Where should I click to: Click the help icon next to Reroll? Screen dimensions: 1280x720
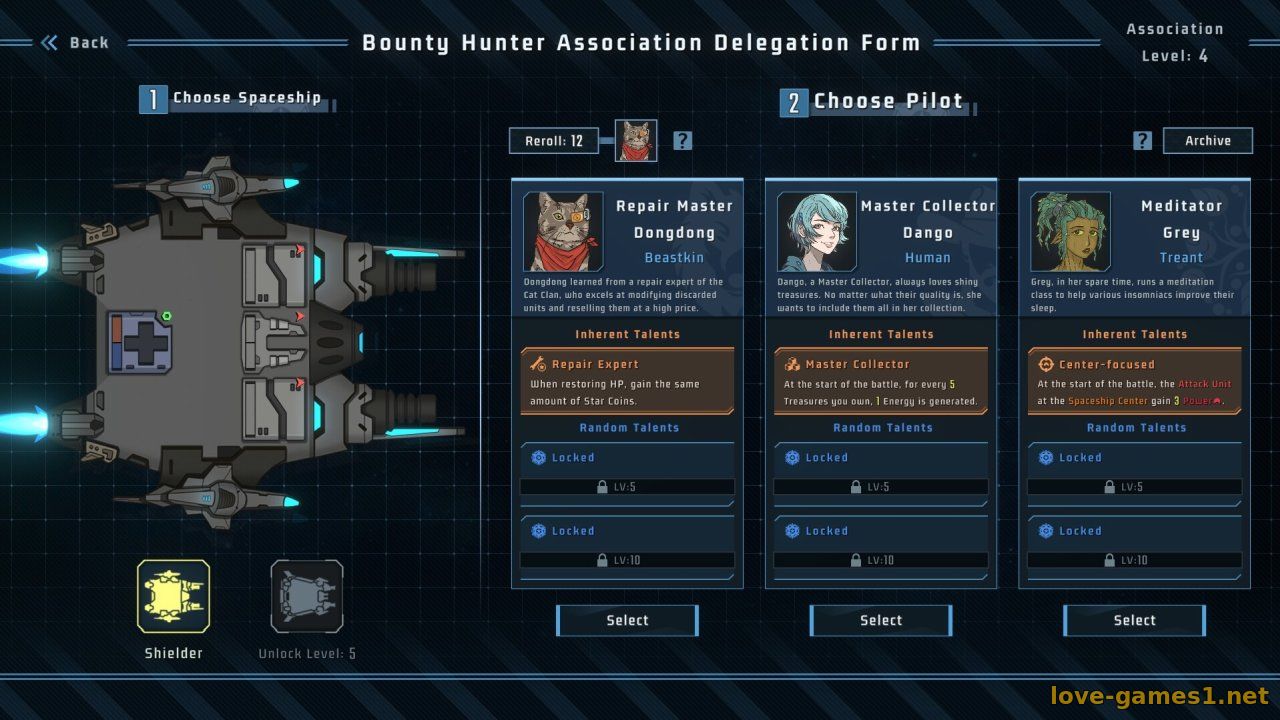point(682,141)
